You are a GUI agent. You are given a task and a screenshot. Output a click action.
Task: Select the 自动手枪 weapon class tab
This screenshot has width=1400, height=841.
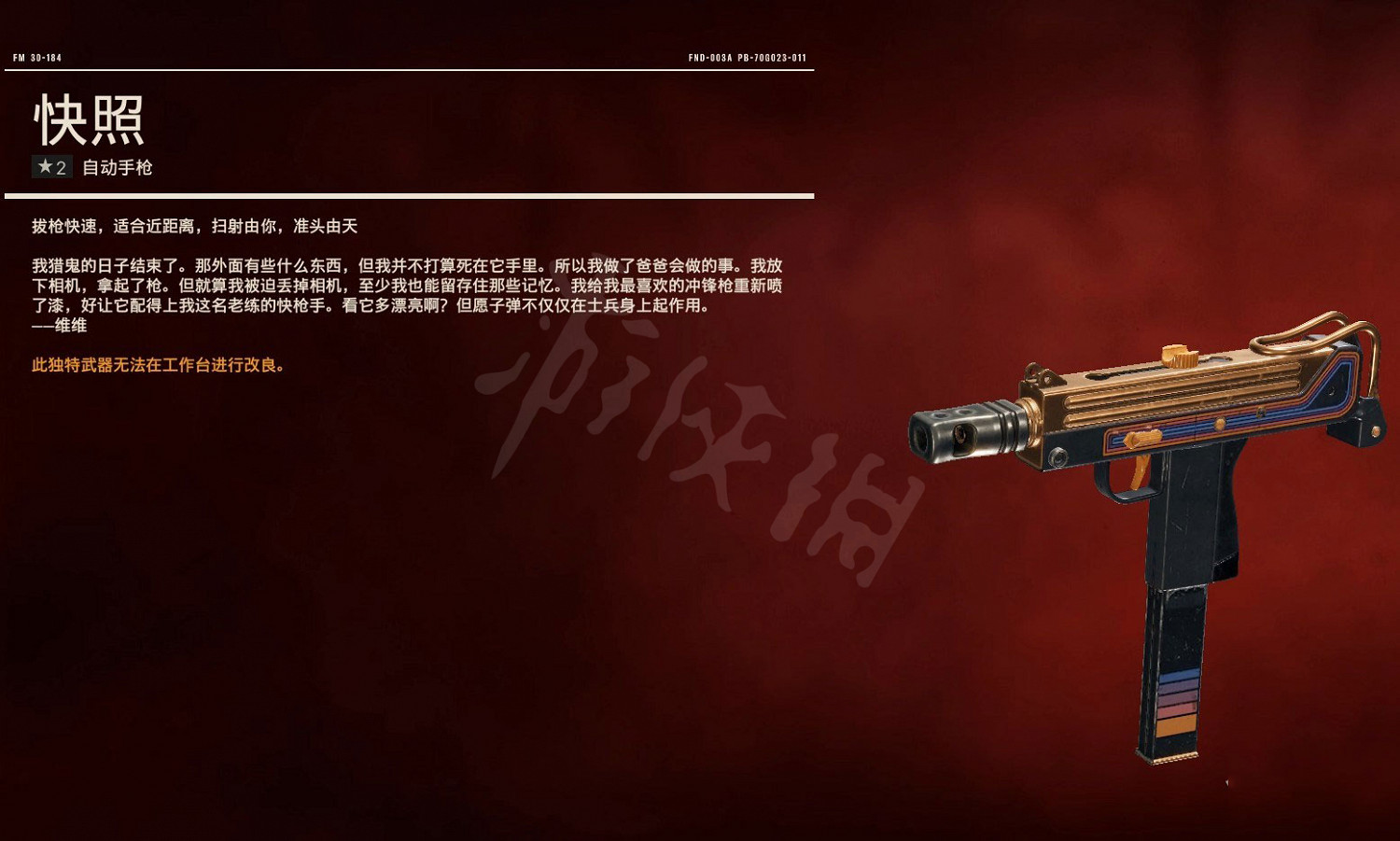pyautogui.click(x=117, y=168)
